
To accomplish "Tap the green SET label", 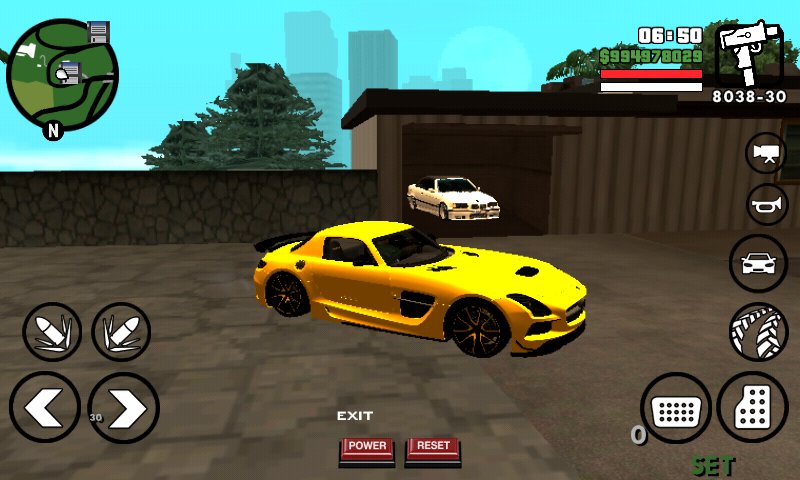I will click(x=713, y=466).
